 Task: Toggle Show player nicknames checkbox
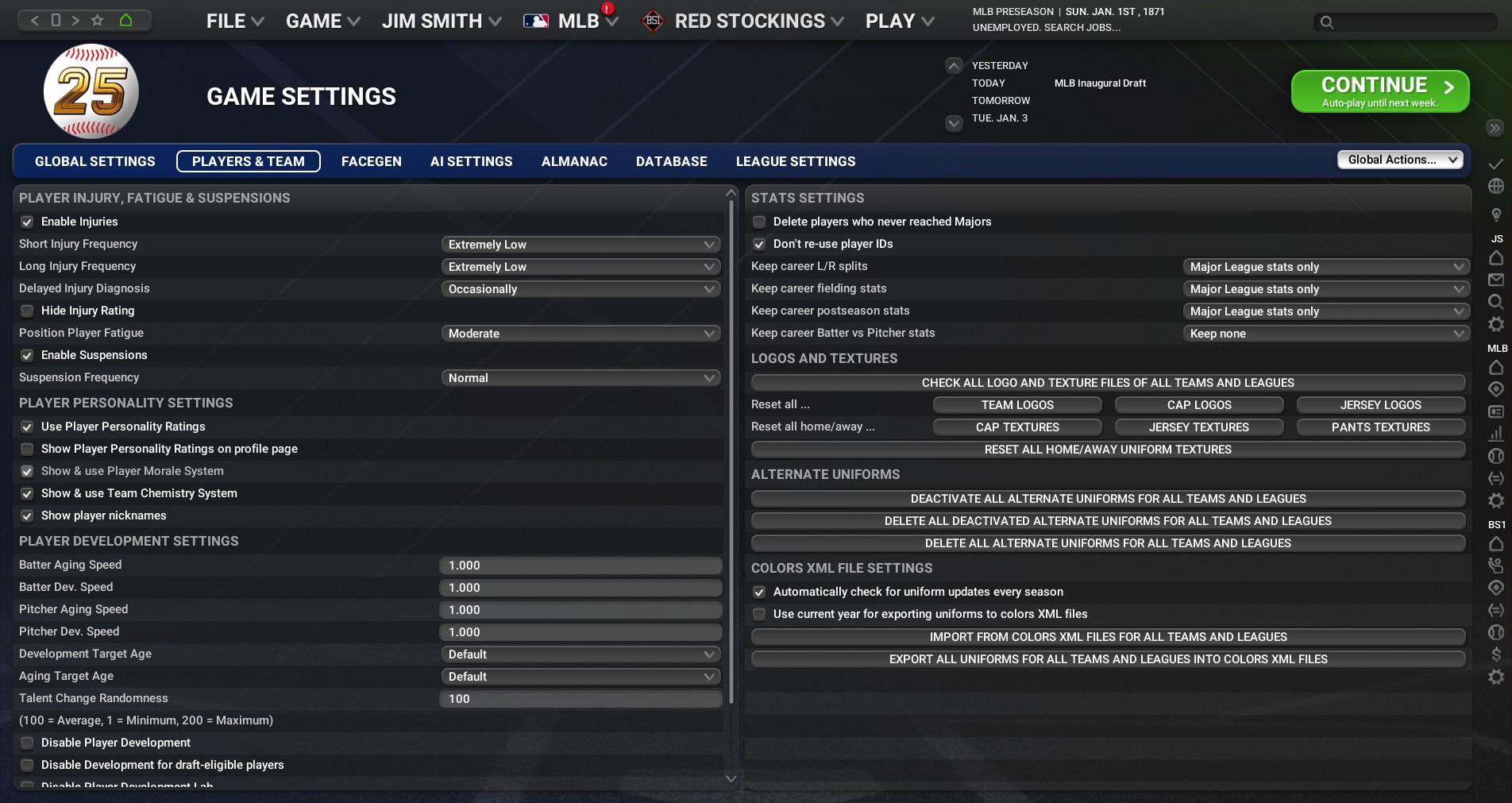pyautogui.click(x=27, y=516)
